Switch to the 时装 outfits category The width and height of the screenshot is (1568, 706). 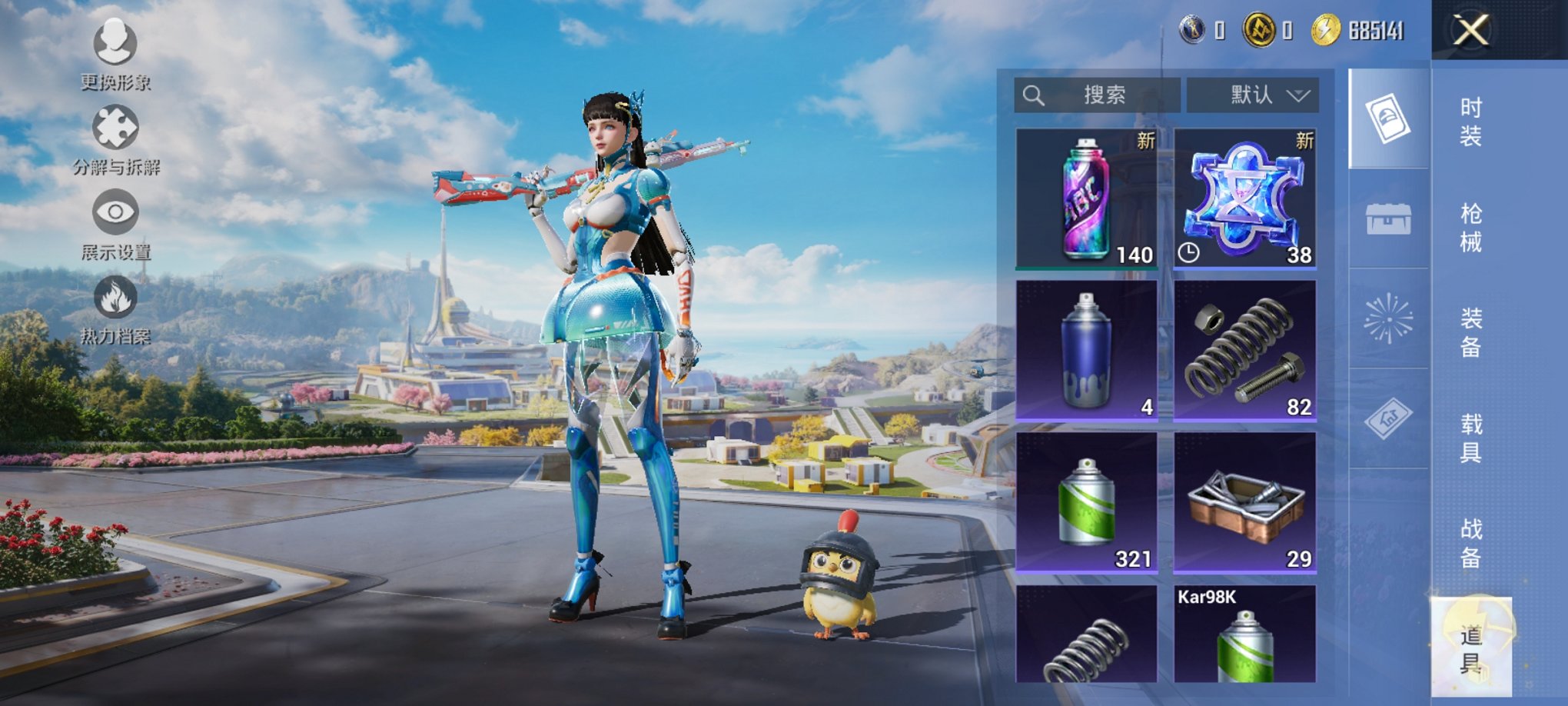pyautogui.click(x=1470, y=122)
